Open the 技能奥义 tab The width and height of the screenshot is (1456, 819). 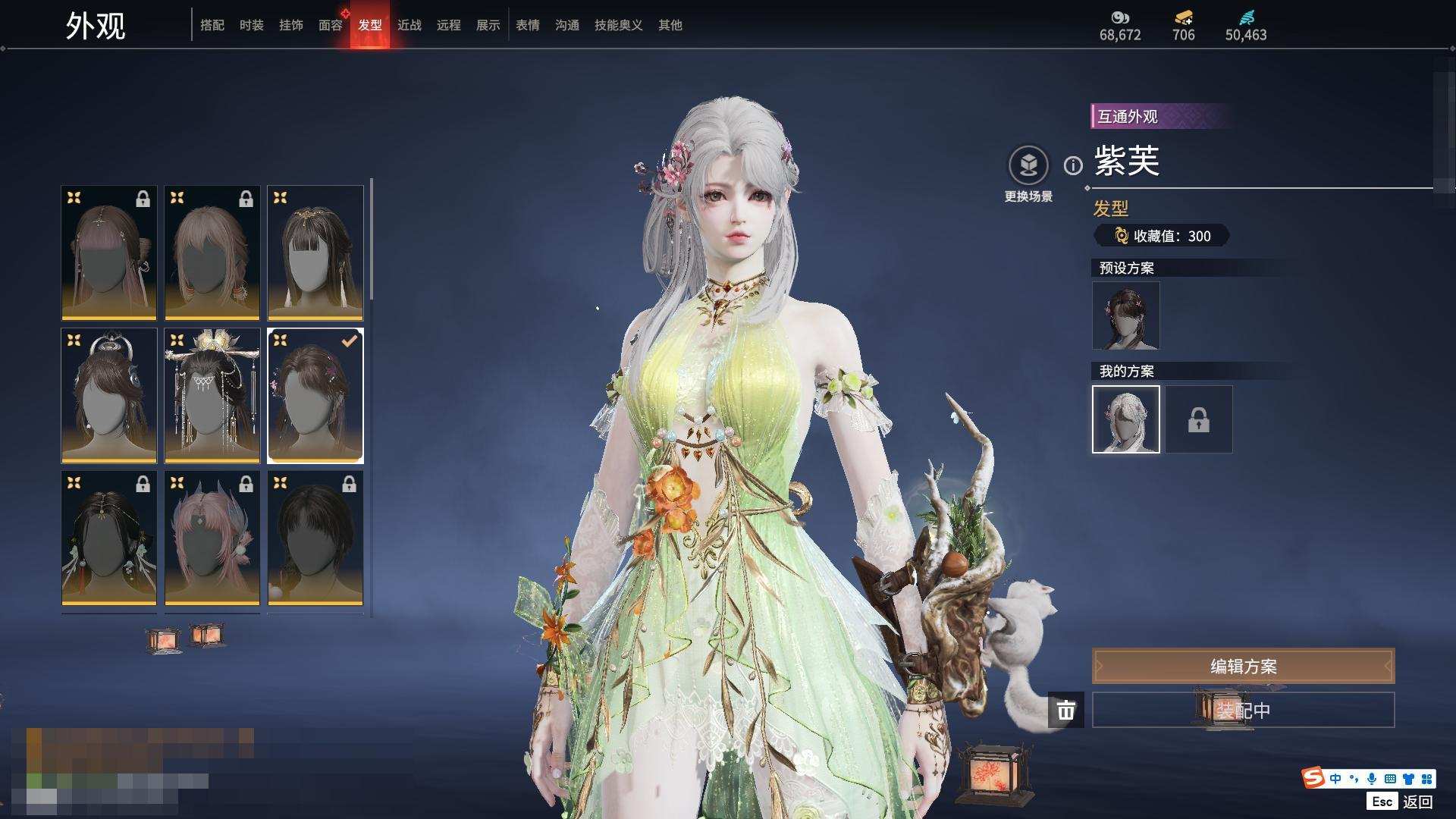(x=618, y=25)
